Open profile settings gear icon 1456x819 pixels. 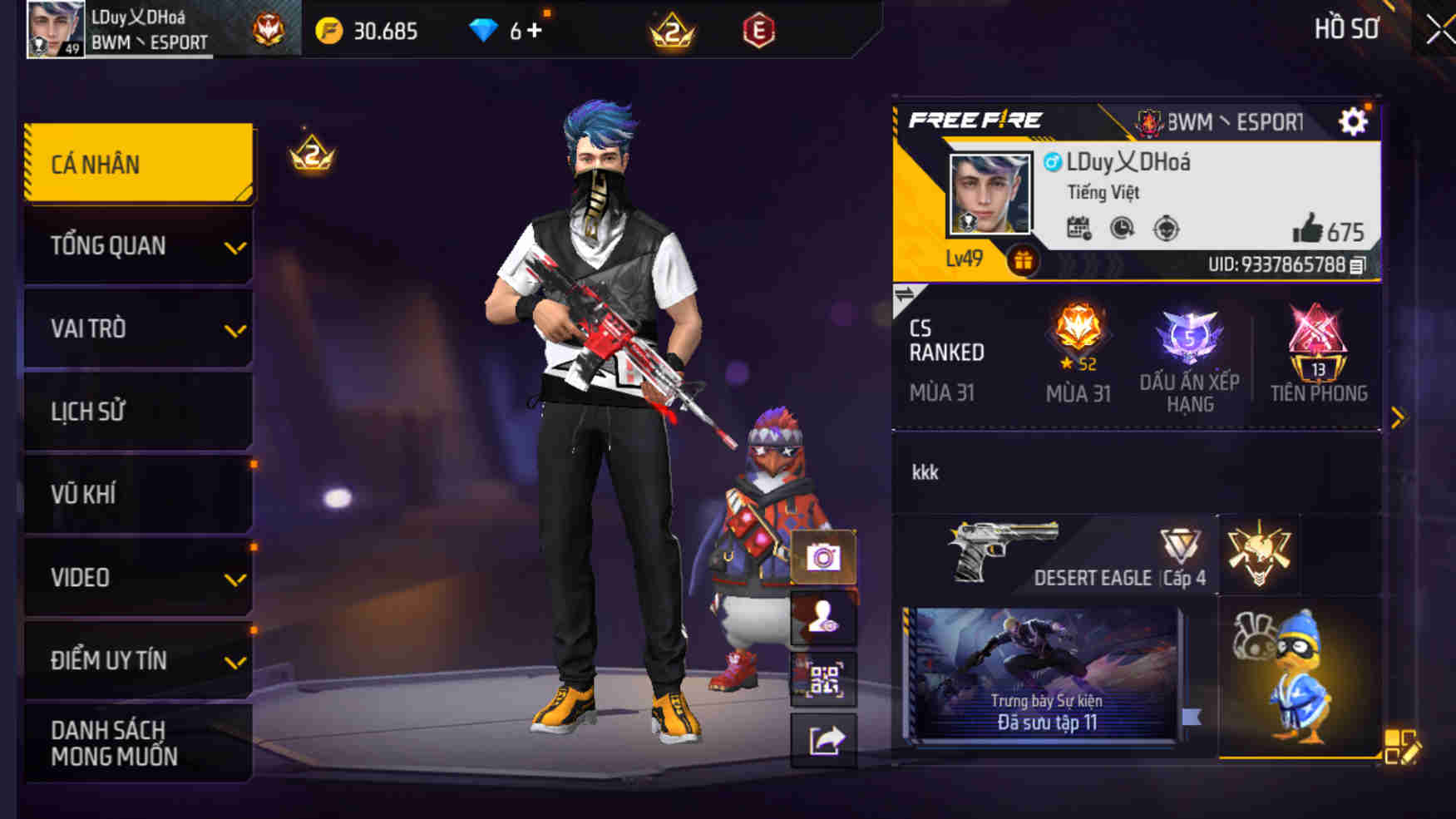click(1355, 121)
